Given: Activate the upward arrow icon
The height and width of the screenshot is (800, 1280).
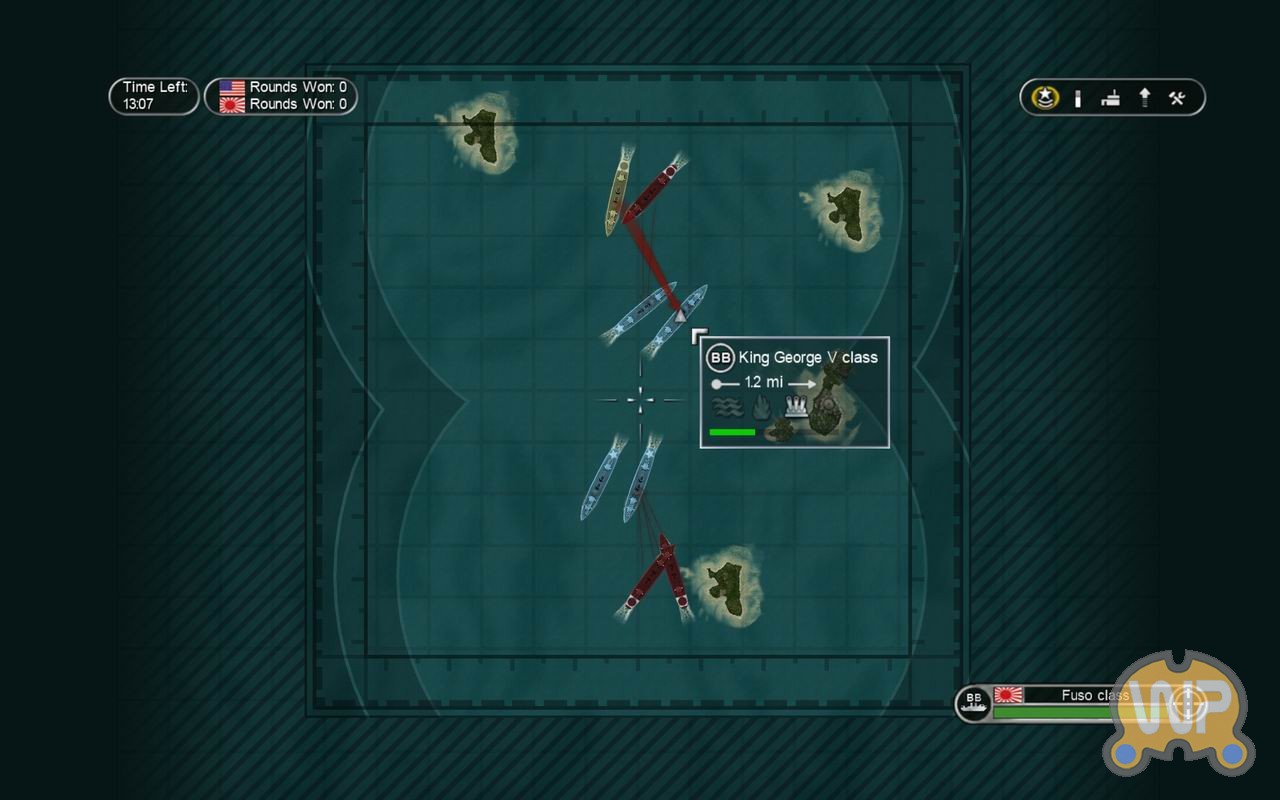Looking at the screenshot, I should pyautogui.click(x=1144, y=98).
